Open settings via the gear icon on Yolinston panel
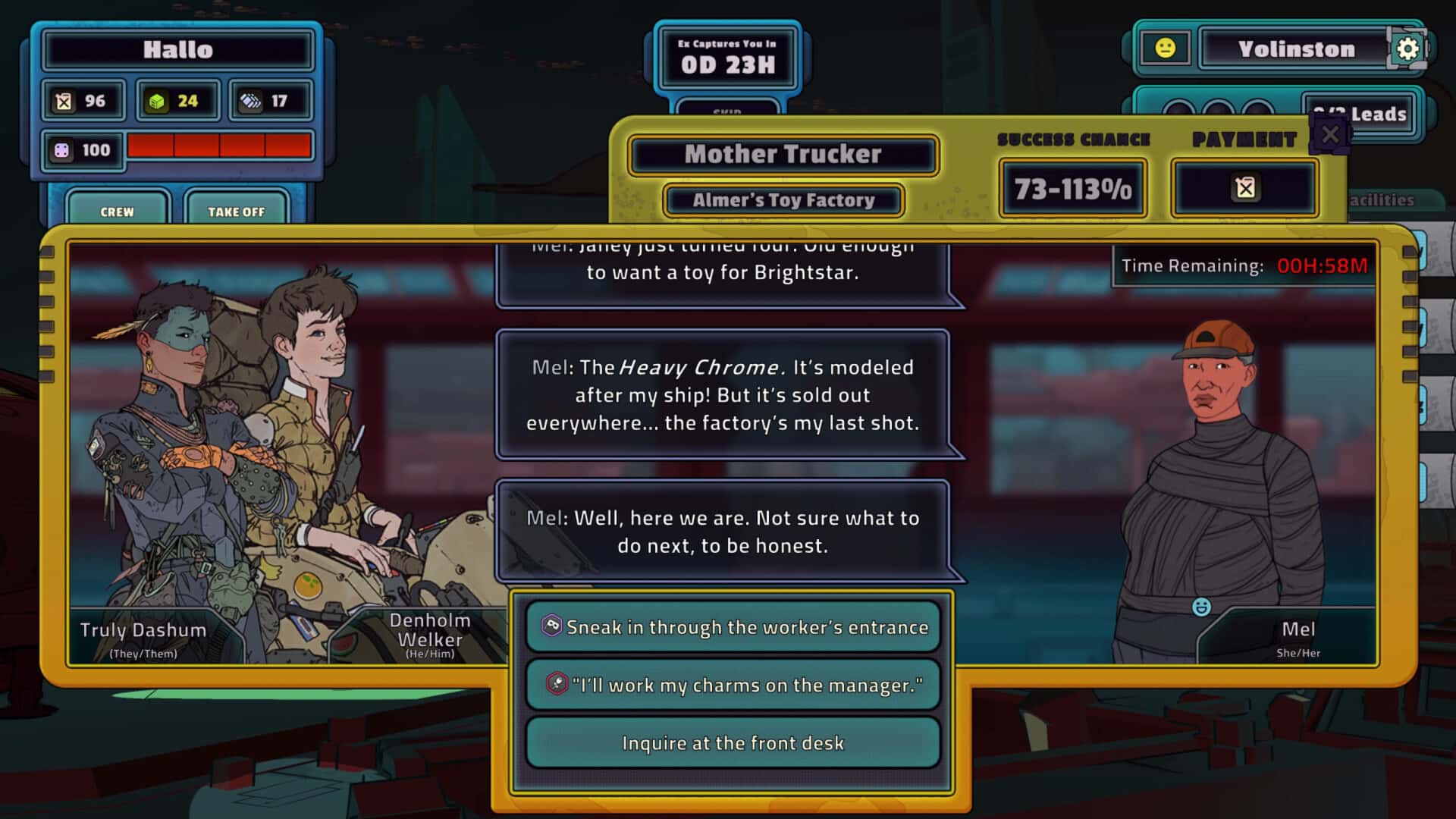The width and height of the screenshot is (1456, 819). click(1409, 47)
